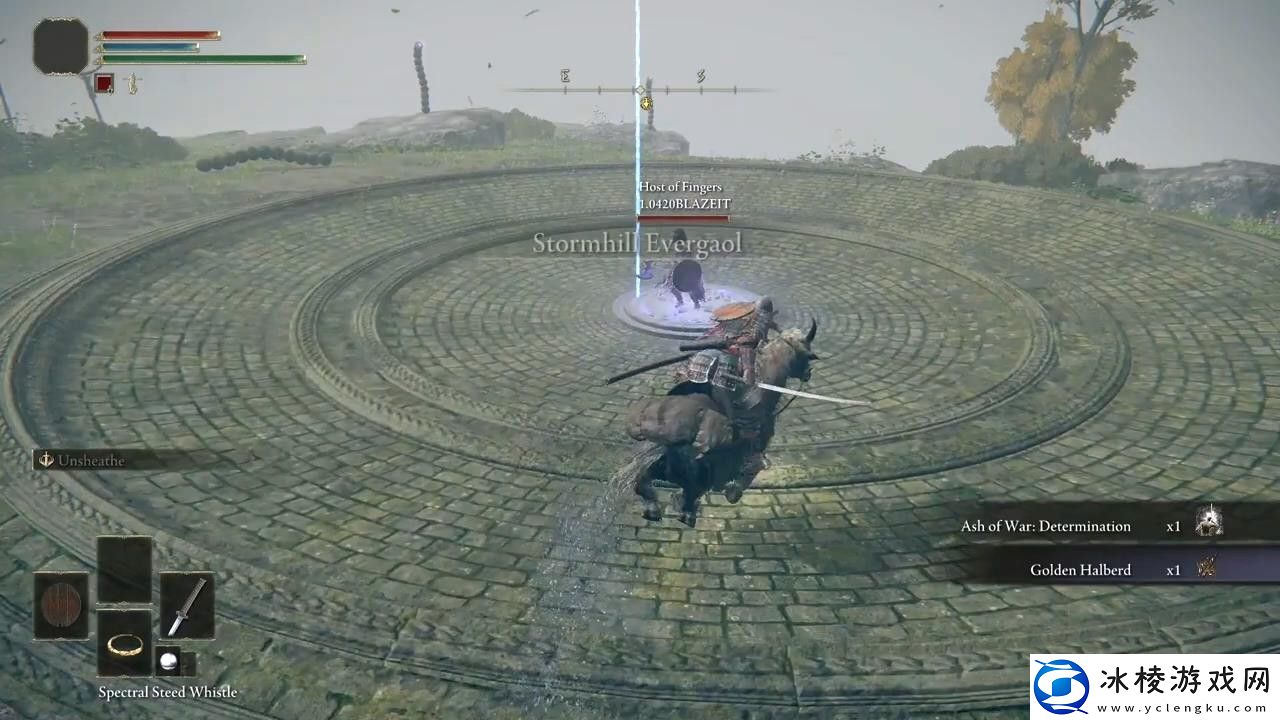Click the Golden Halberd pickup icon
1280x720 pixels.
point(1209,568)
